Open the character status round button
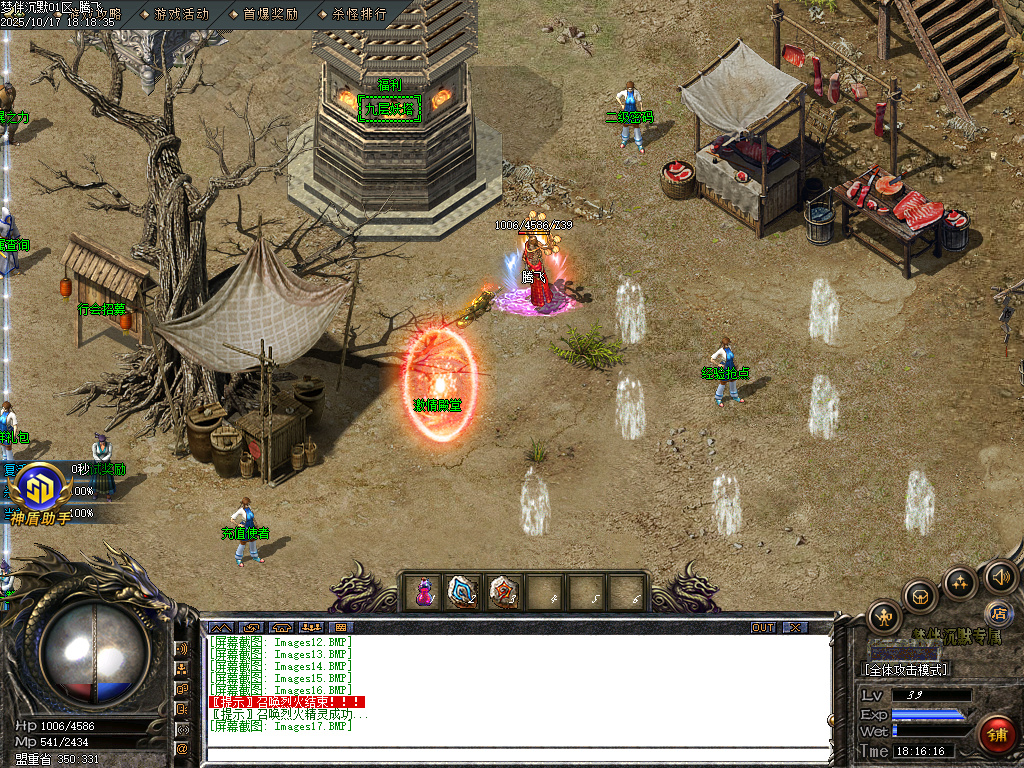Screen dimensions: 1024x768 885,616
